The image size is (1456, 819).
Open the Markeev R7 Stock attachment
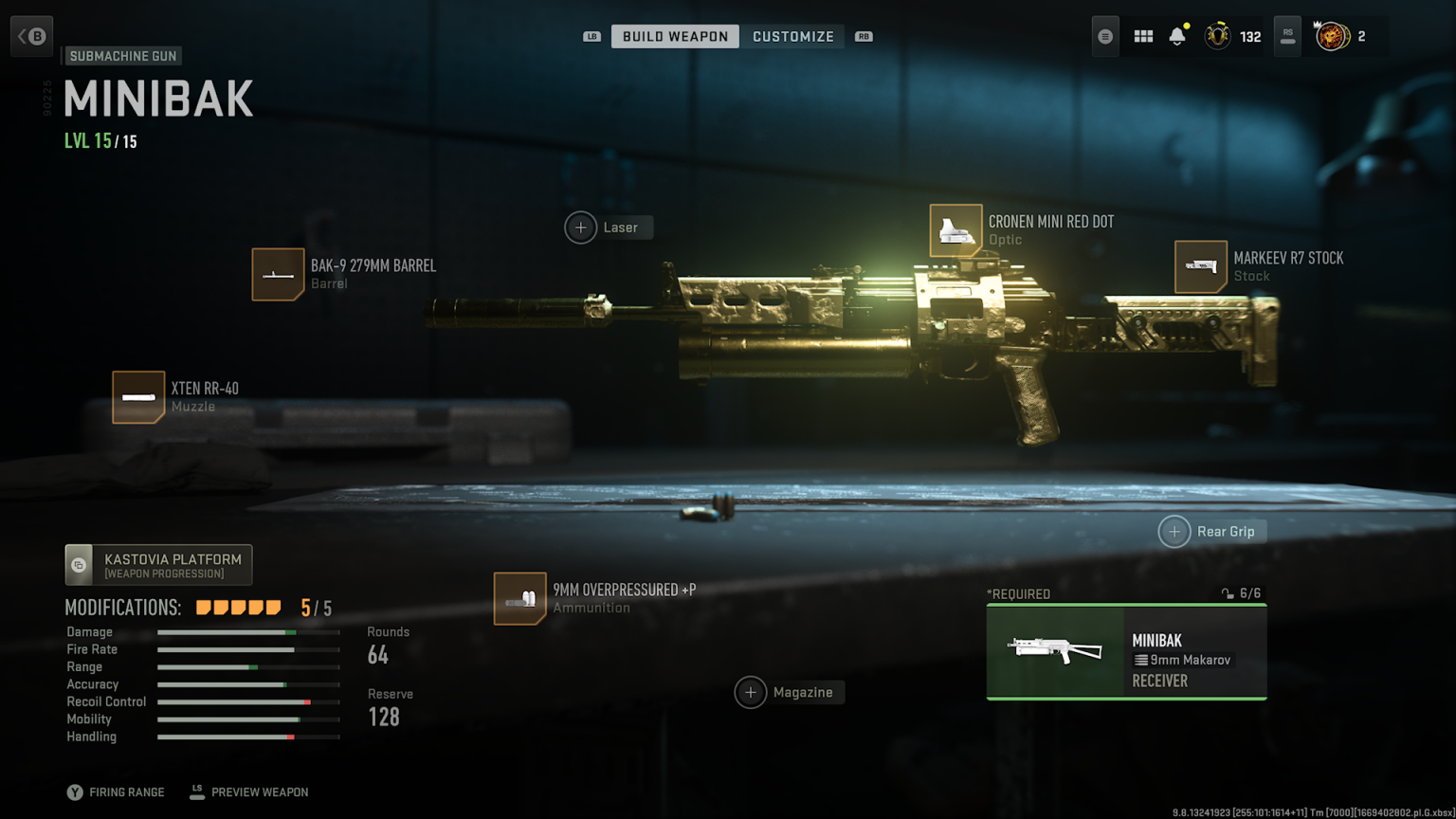(1201, 266)
